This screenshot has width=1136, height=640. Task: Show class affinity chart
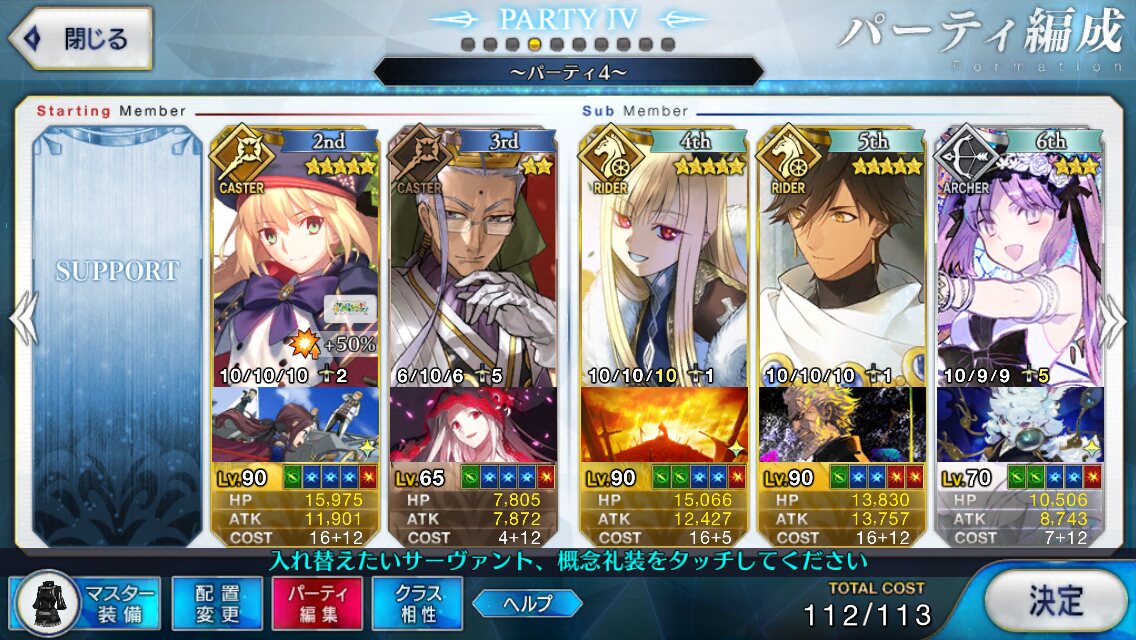pos(417,602)
